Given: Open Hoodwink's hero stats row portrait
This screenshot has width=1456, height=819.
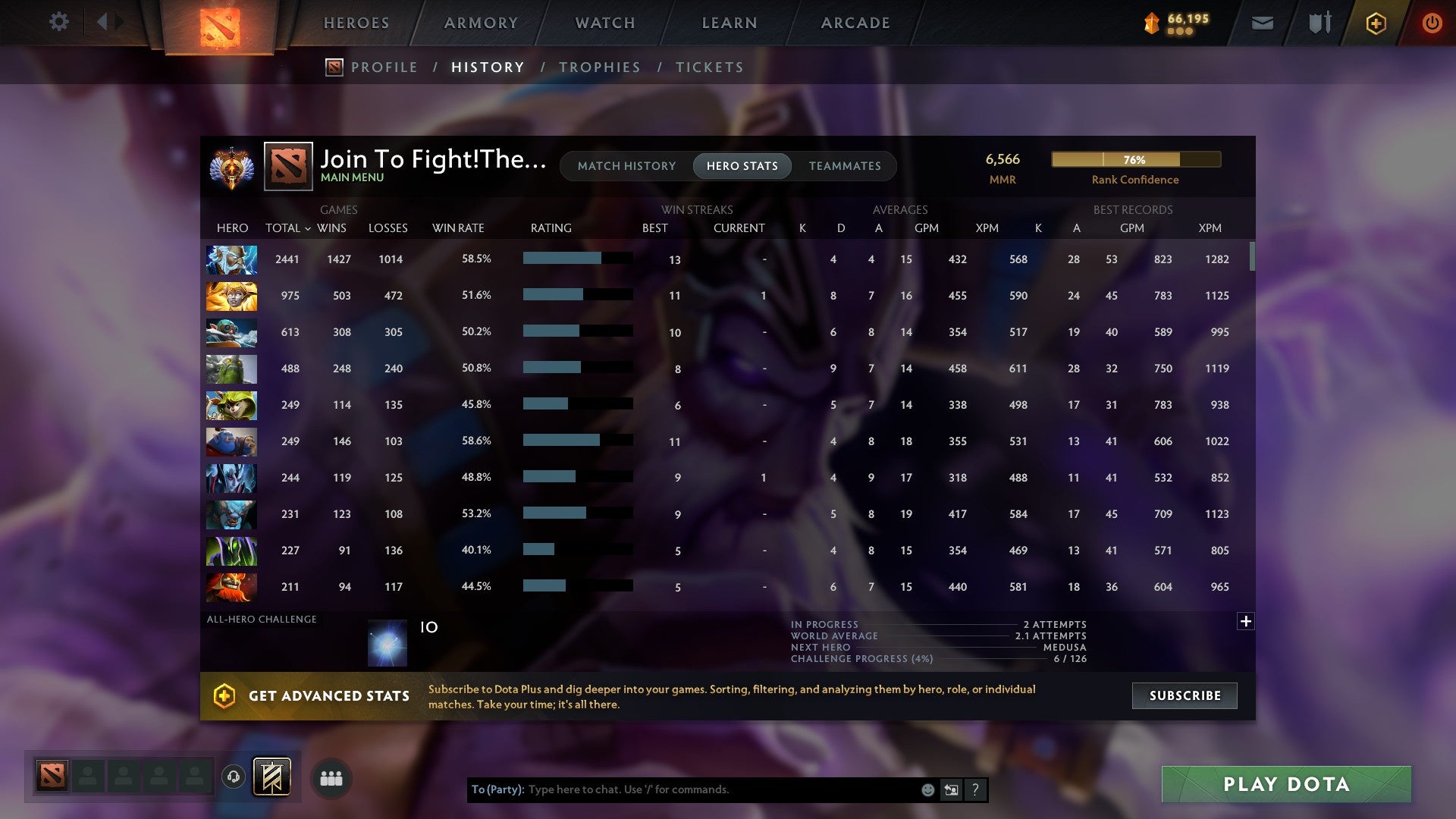Looking at the screenshot, I should 231,405.
